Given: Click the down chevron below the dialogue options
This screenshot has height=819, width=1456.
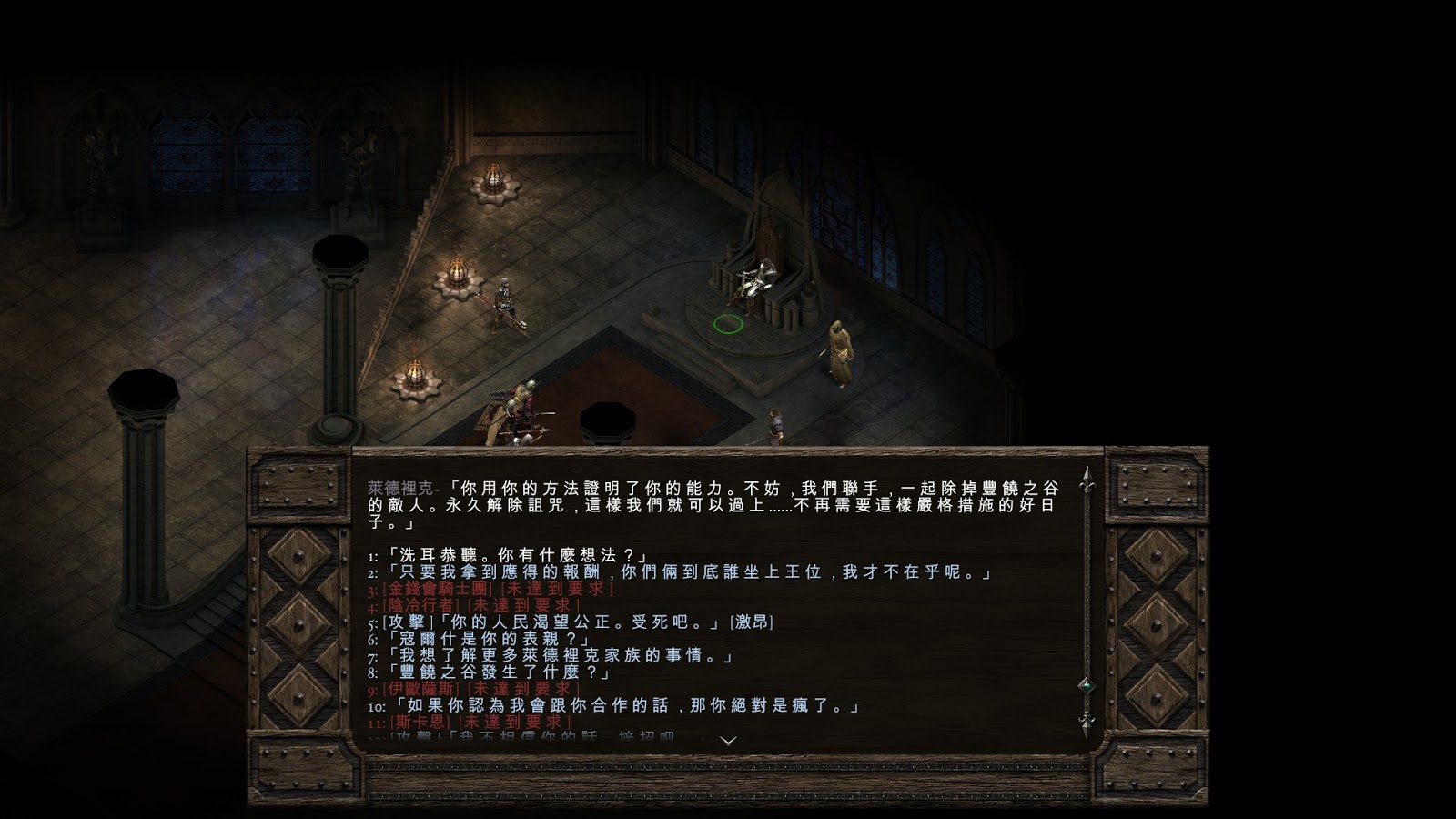Looking at the screenshot, I should [727, 741].
